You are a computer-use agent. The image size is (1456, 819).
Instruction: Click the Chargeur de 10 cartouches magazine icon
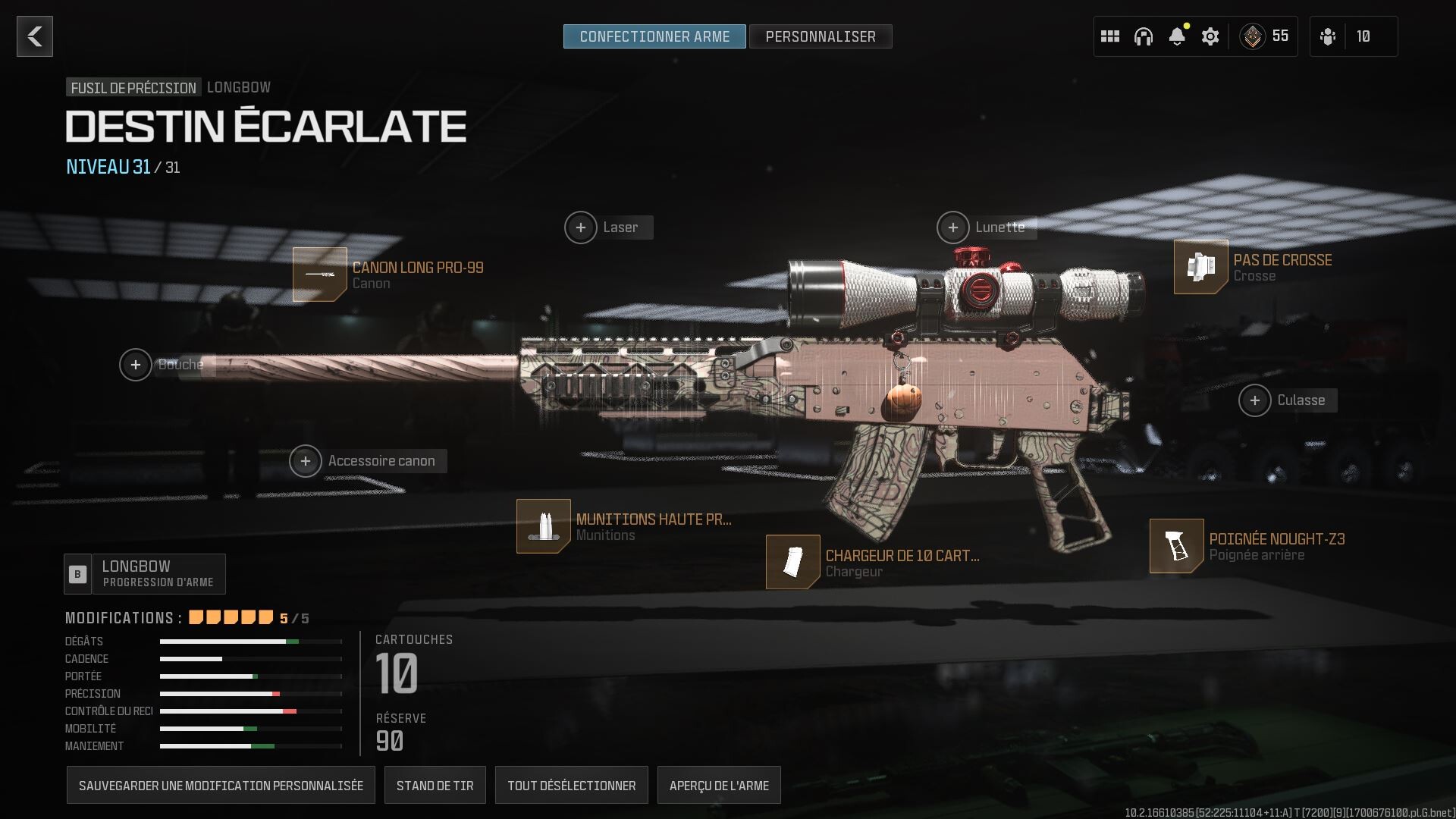tap(792, 561)
